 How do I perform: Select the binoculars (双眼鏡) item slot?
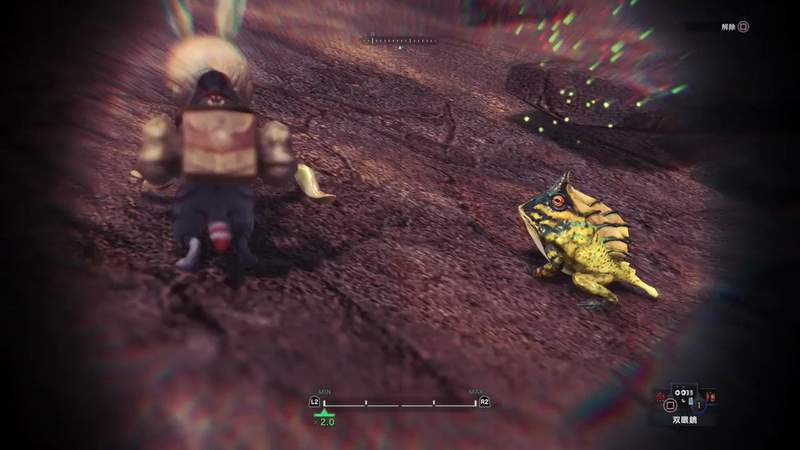tap(684, 401)
